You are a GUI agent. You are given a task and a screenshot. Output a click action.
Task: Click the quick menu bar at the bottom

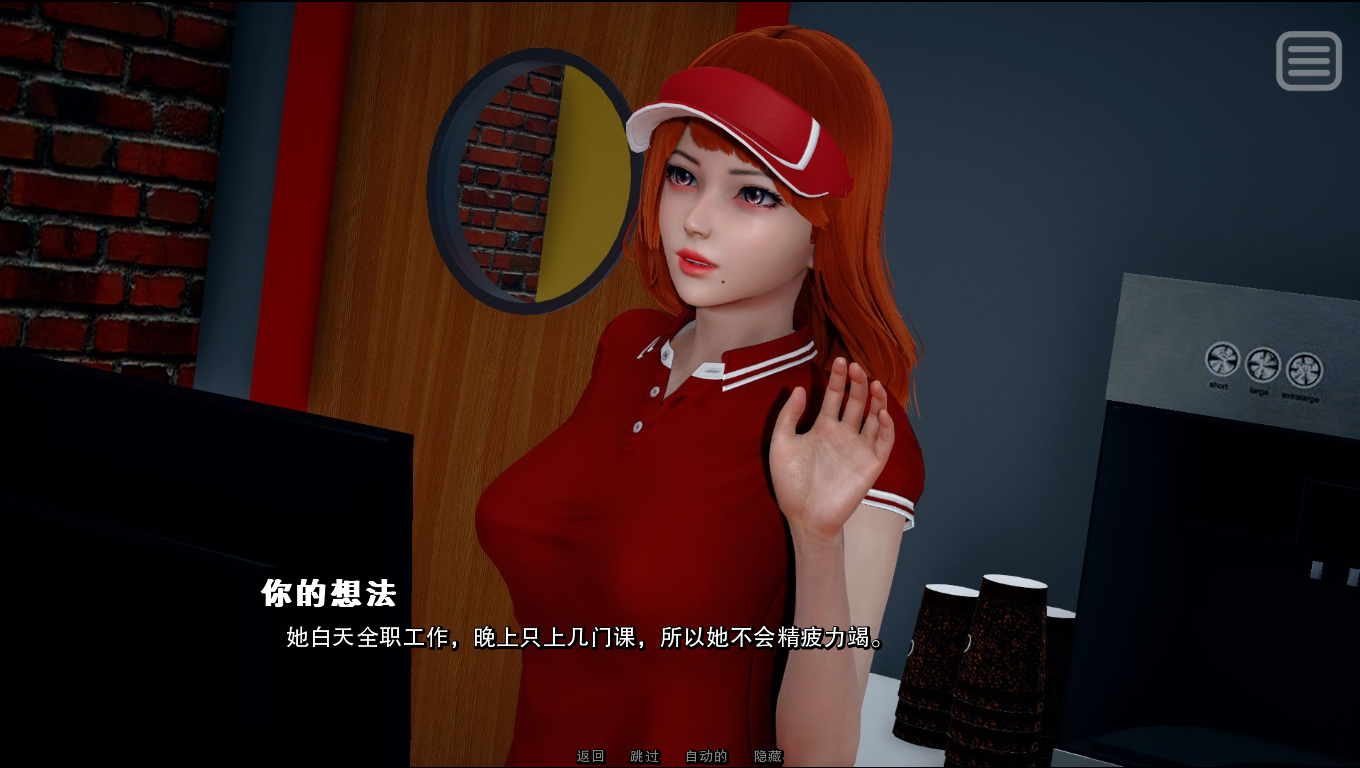[x=680, y=756]
